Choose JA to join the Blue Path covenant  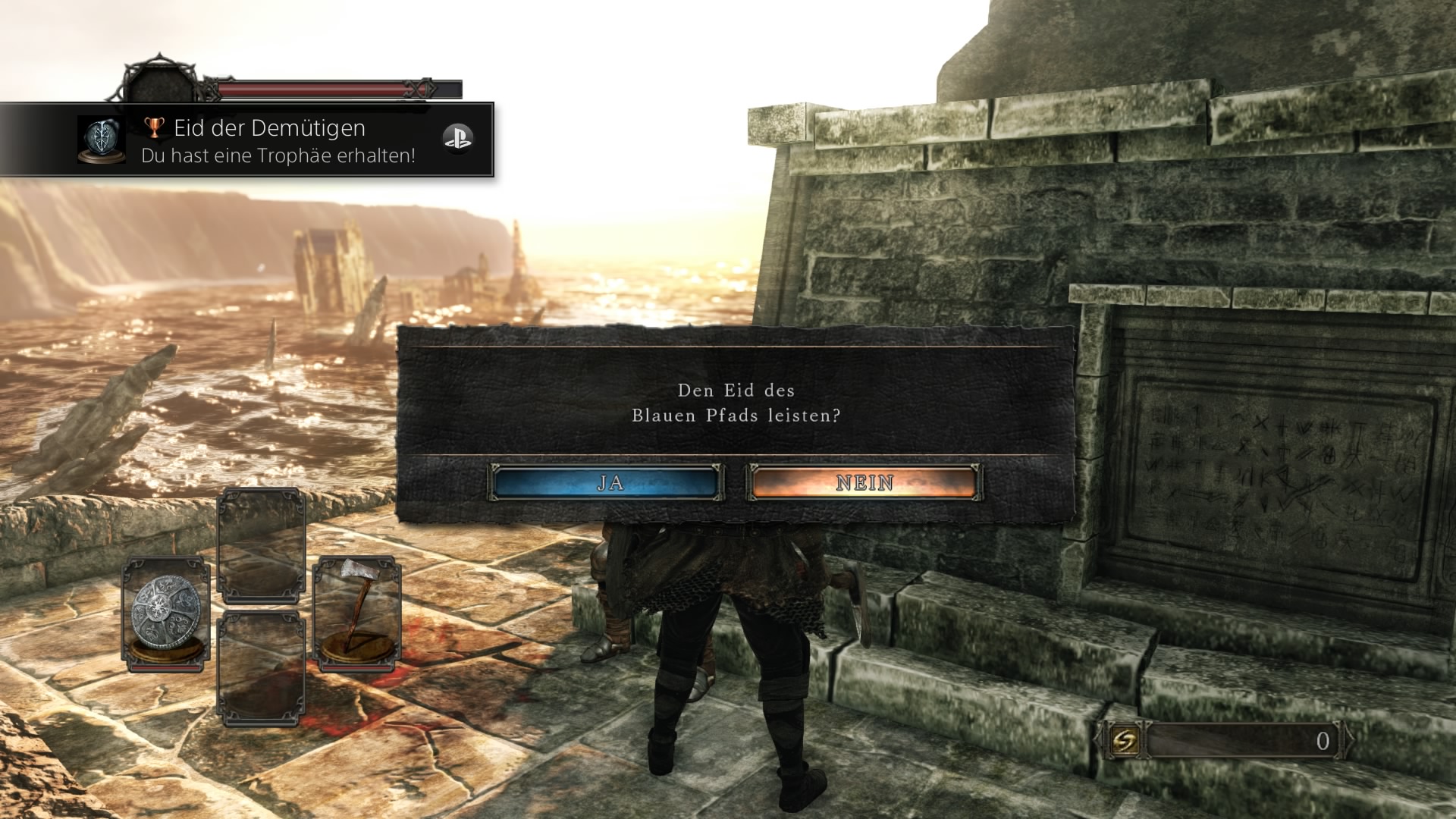tap(607, 482)
